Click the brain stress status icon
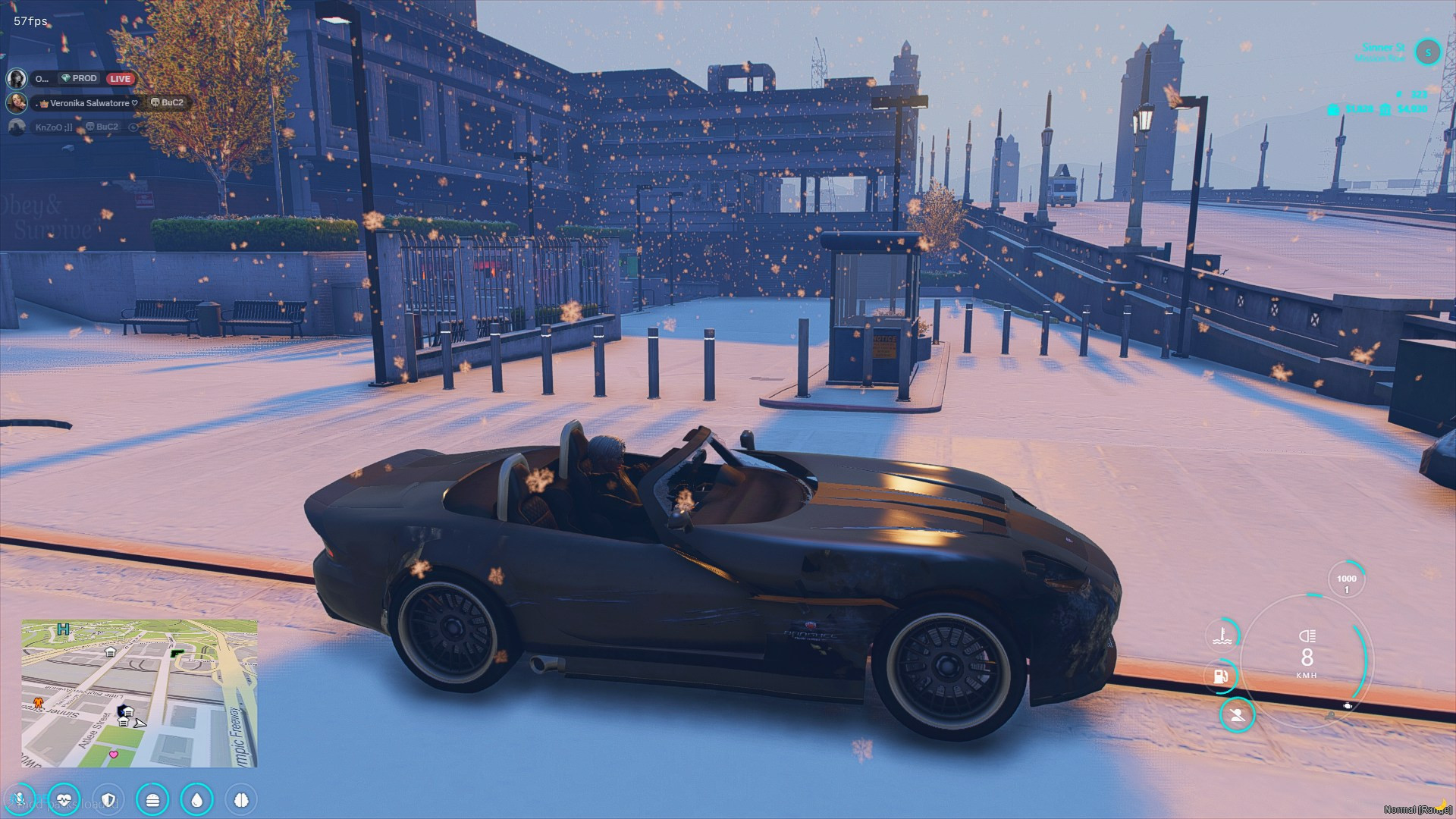Viewport: 1456px width, 819px height. coord(241,799)
